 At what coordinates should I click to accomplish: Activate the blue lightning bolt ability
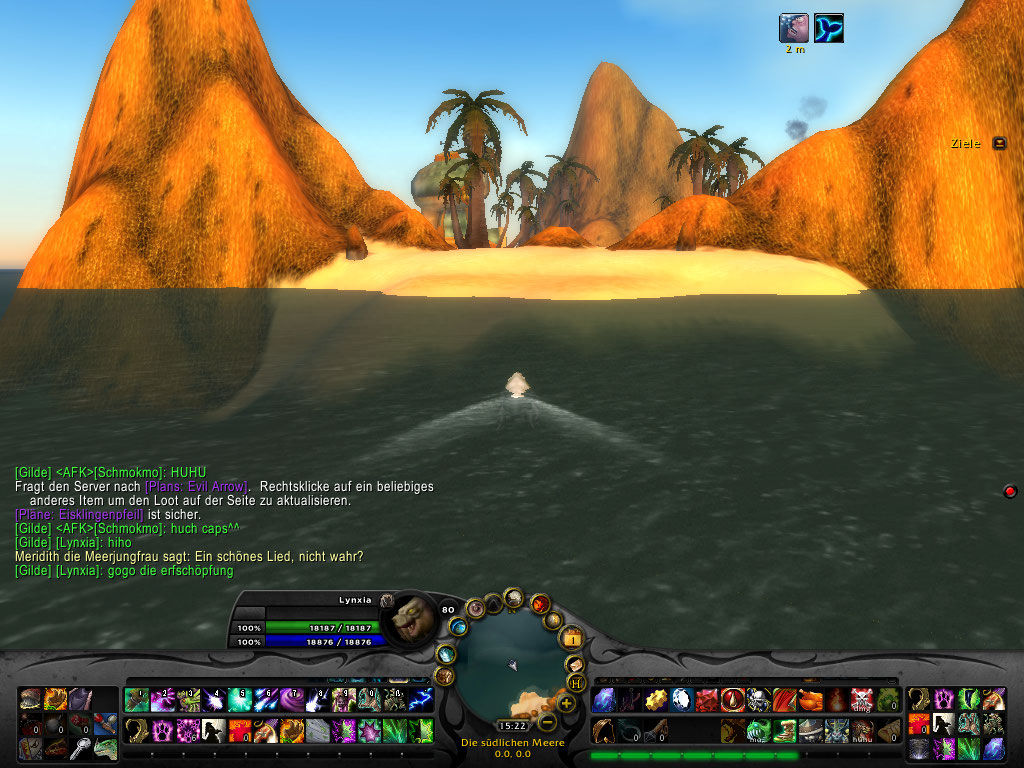[421, 700]
